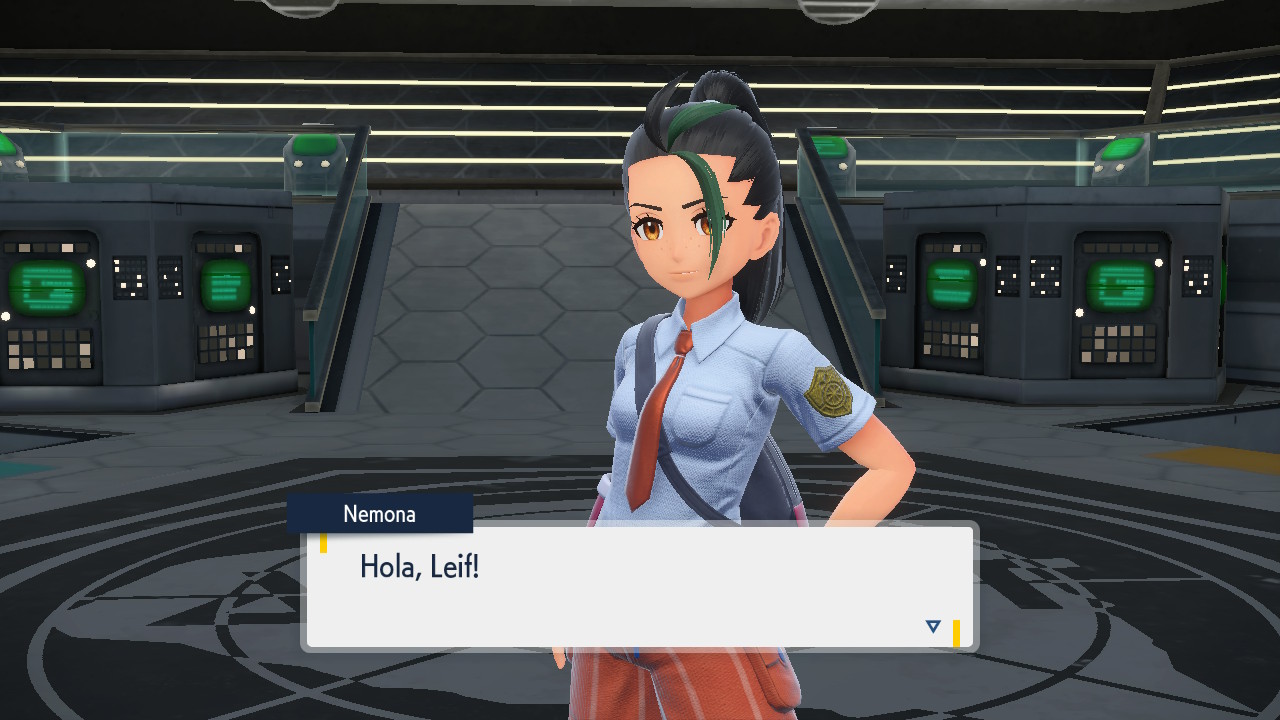
Task: Click the "Hola, Leif!" dialogue box
Action: click(x=638, y=587)
